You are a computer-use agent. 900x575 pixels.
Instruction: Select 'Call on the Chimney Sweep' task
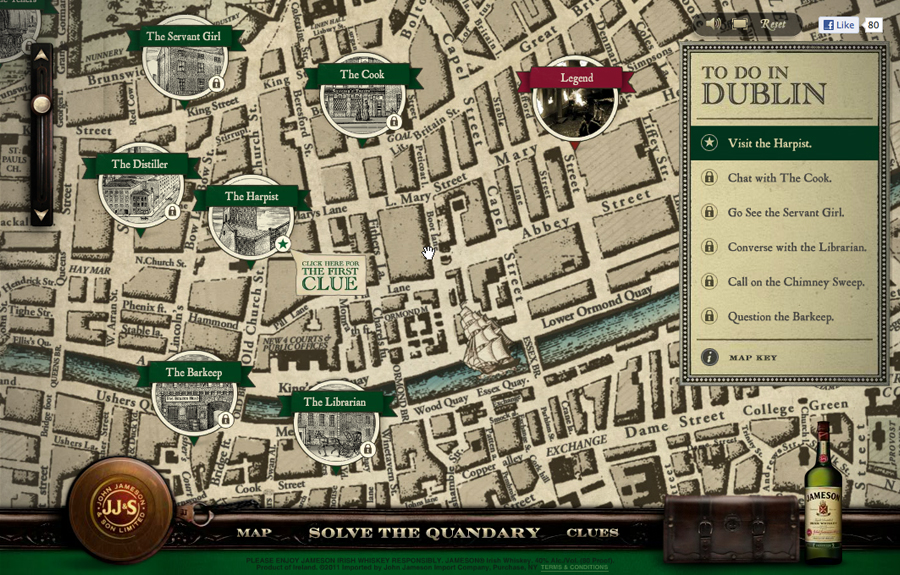click(x=795, y=282)
